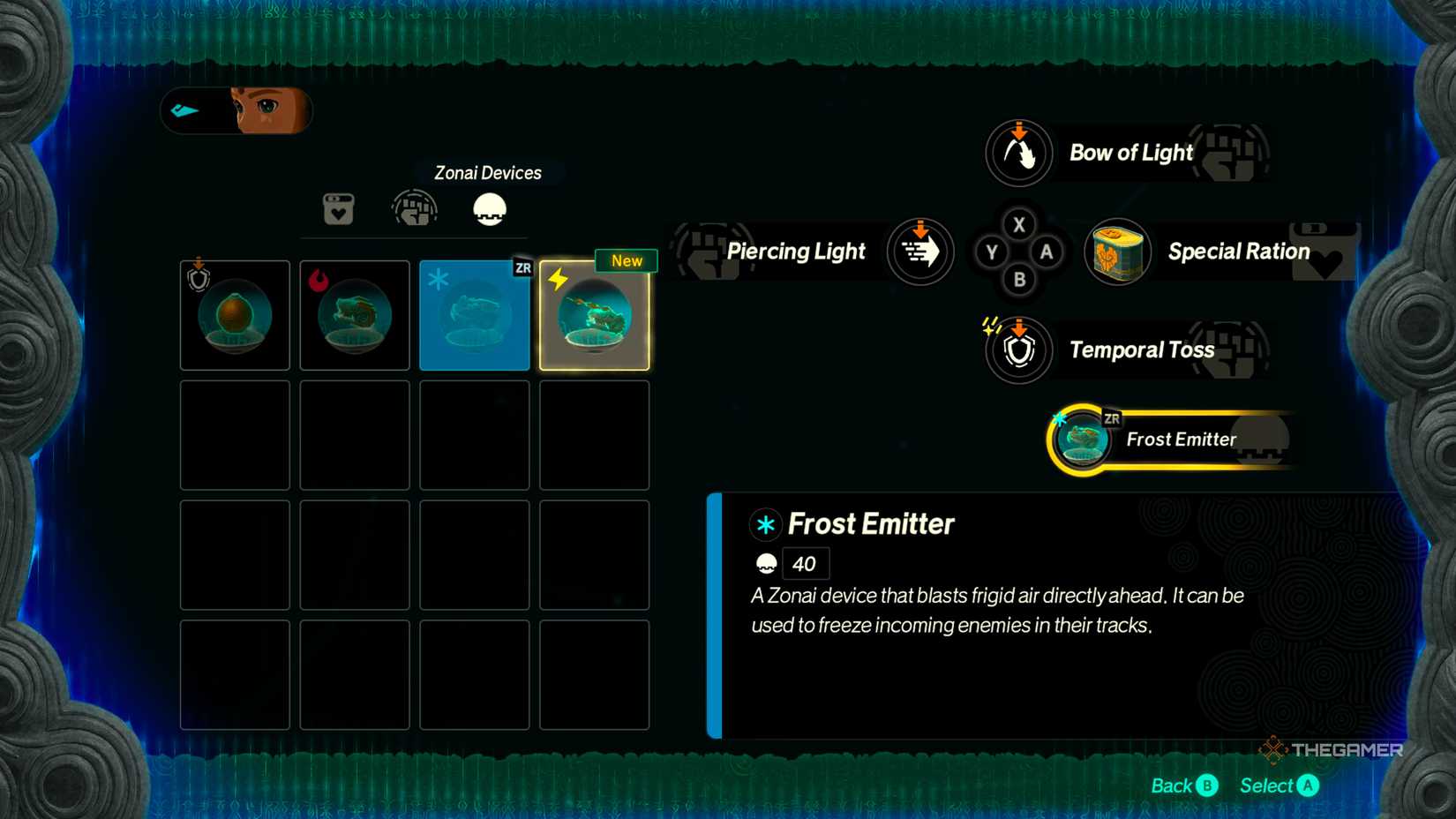Image resolution: width=1456 pixels, height=819 pixels.
Task: Choose the Temporal Toss shield icon
Action: tap(1018, 349)
